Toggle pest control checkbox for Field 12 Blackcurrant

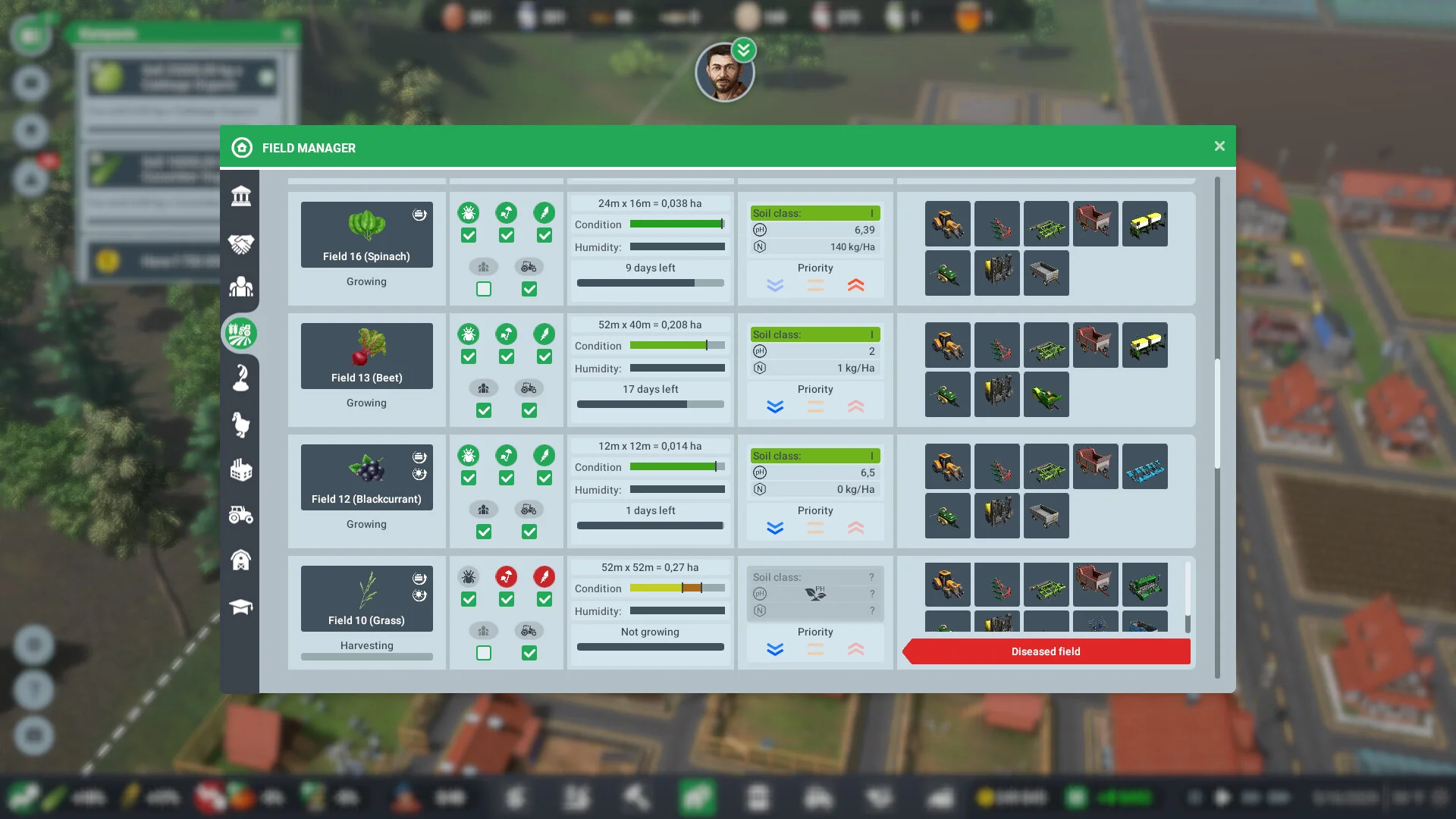[x=469, y=478]
